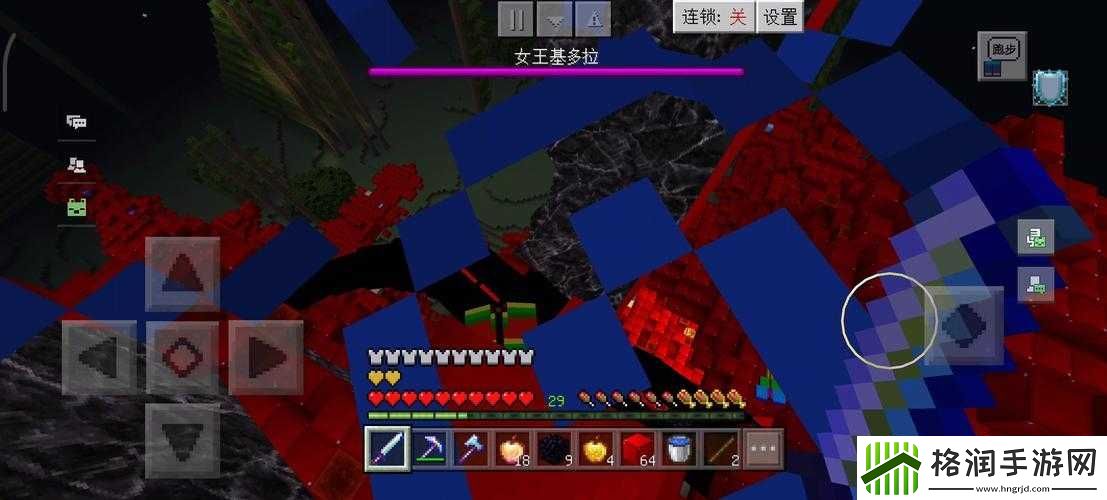Tap the 跑步 sprint button

tap(1001, 55)
